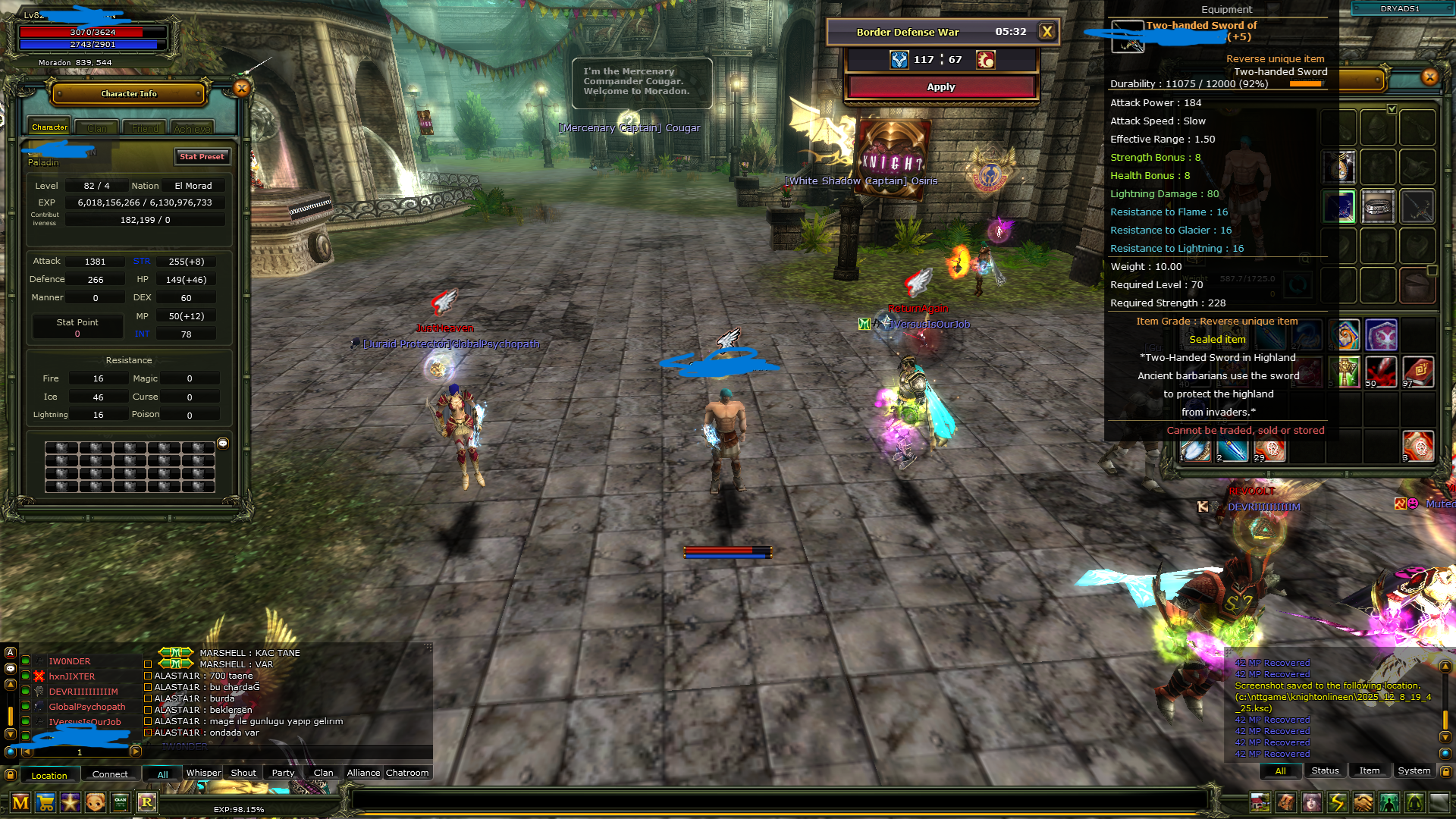The height and width of the screenshot is (819, 1456).
Task: Open the Achieve tab
Action: [192, 128]
